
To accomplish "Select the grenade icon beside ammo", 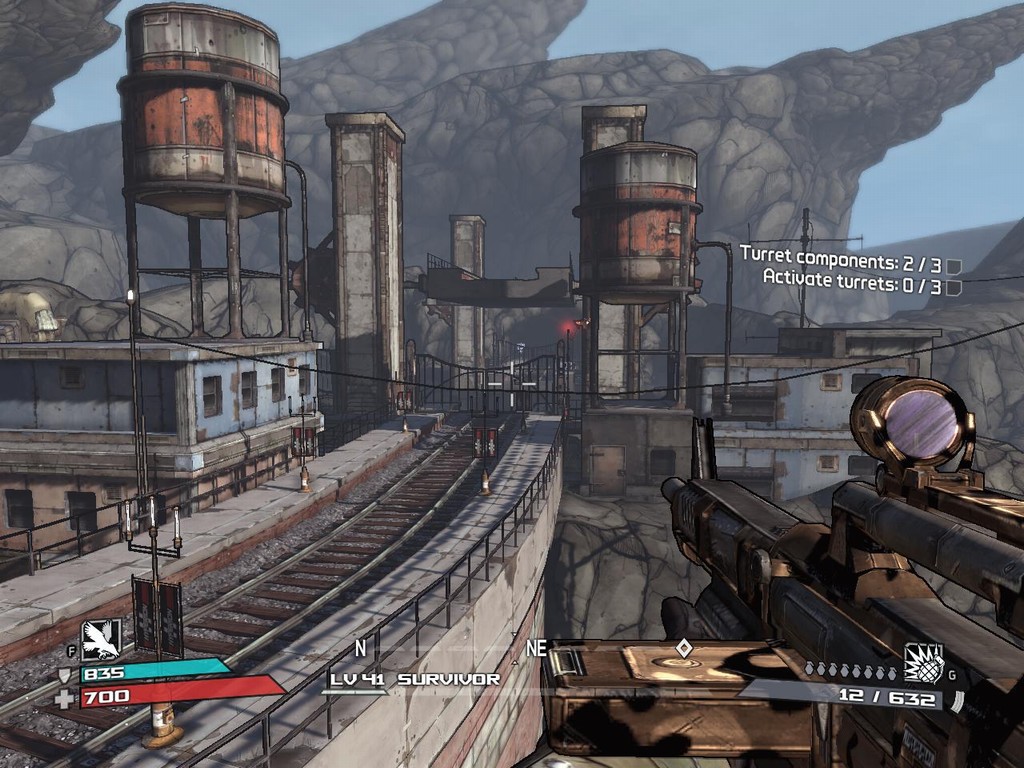I will [924, 663].
